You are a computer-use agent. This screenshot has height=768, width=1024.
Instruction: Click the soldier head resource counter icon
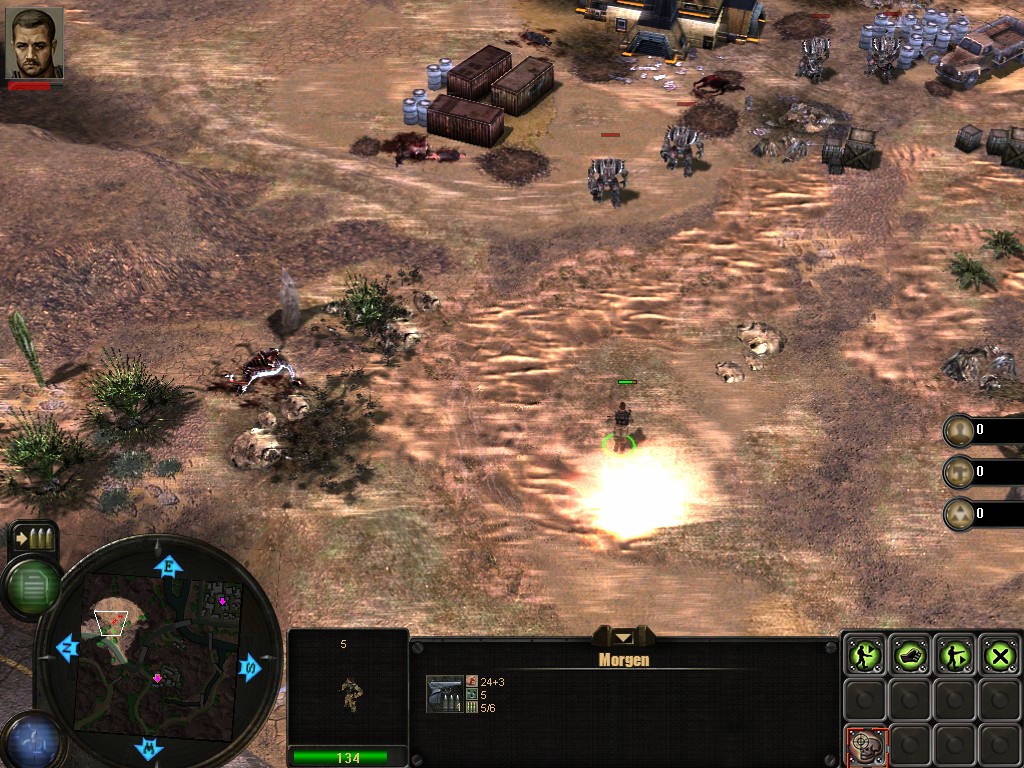(x=959, y=430)
